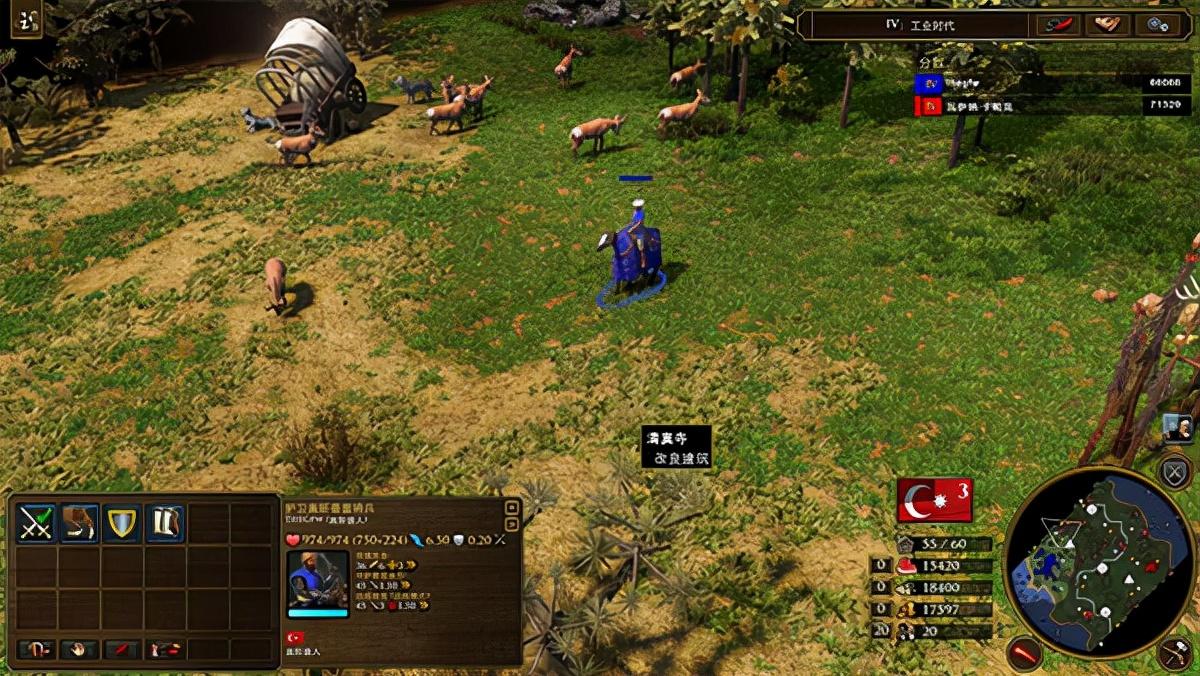
Task: Click the selected cavalry unit portrait
Action: 318,579
